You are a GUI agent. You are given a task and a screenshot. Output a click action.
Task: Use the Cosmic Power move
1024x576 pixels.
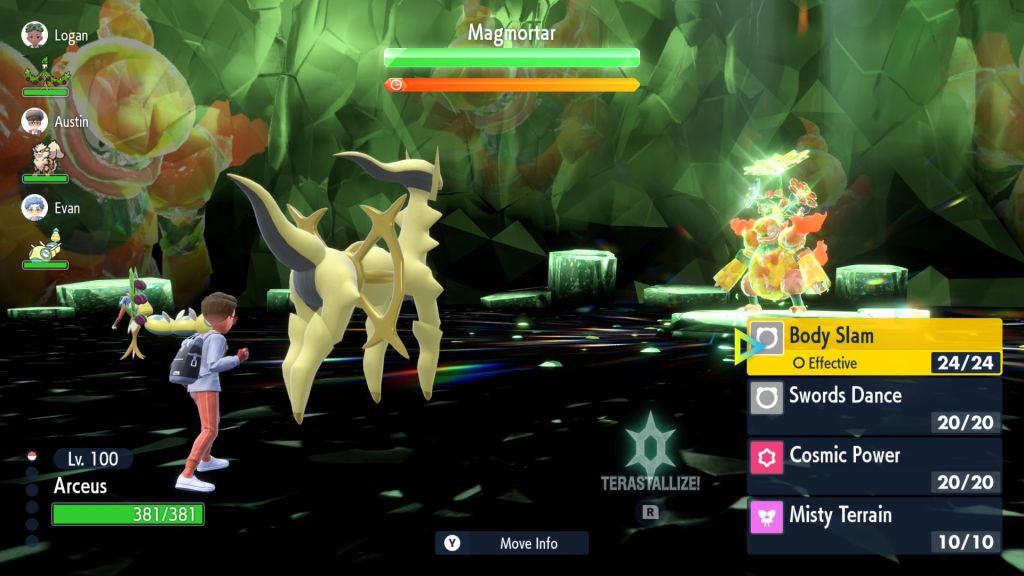coord(875,466)
